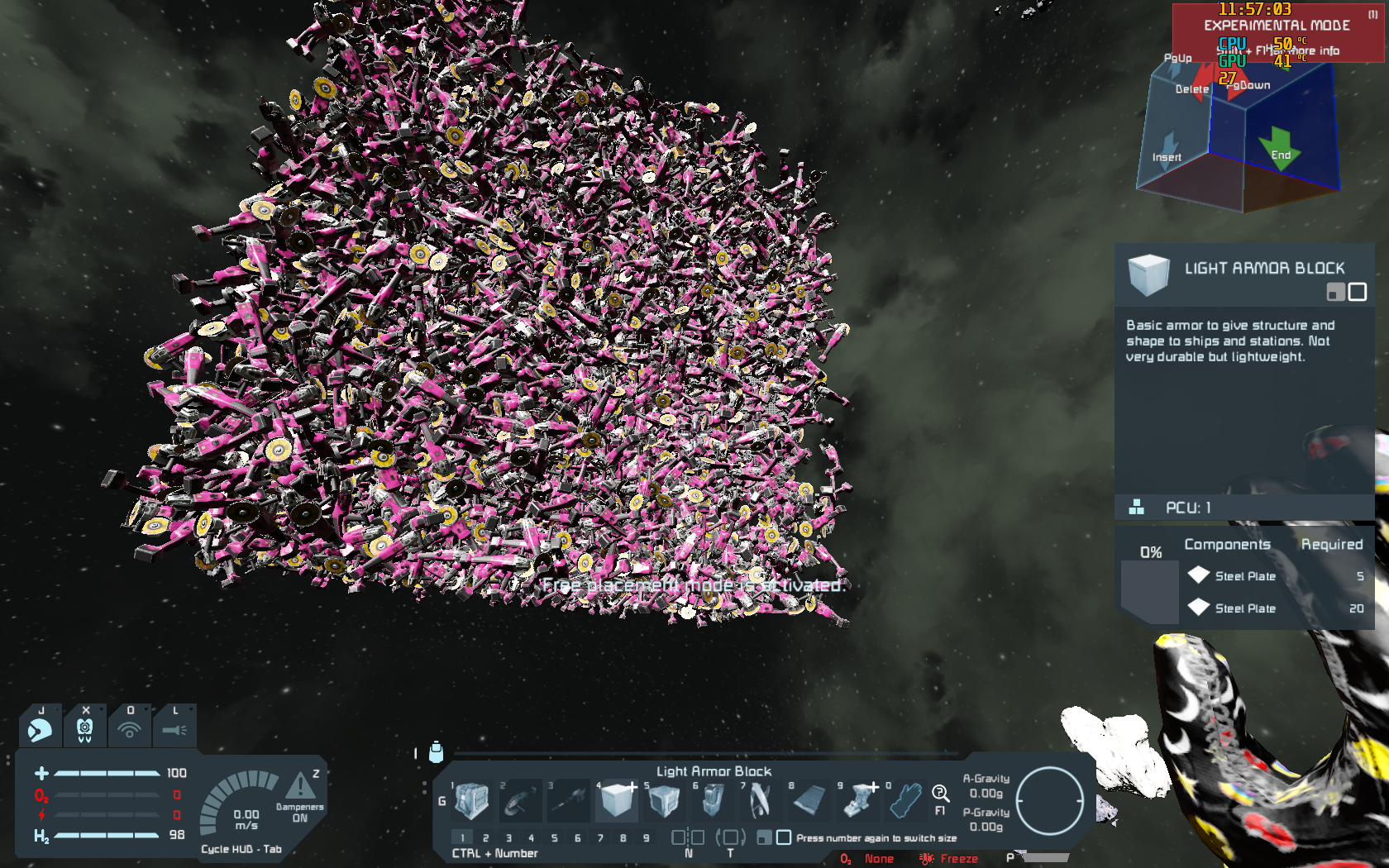Open help via the magnifier question icon
The image size is (1389, 868).
click(x=940, y=795)
